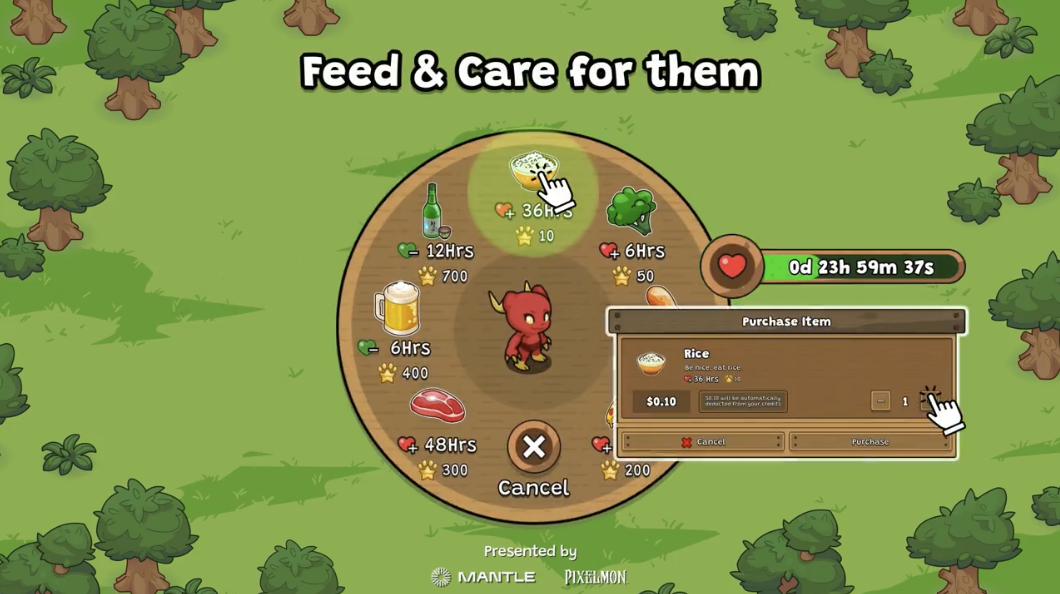Click the red heart health icon
Screen dimensions: 1060x594
[x=732, y=266]
